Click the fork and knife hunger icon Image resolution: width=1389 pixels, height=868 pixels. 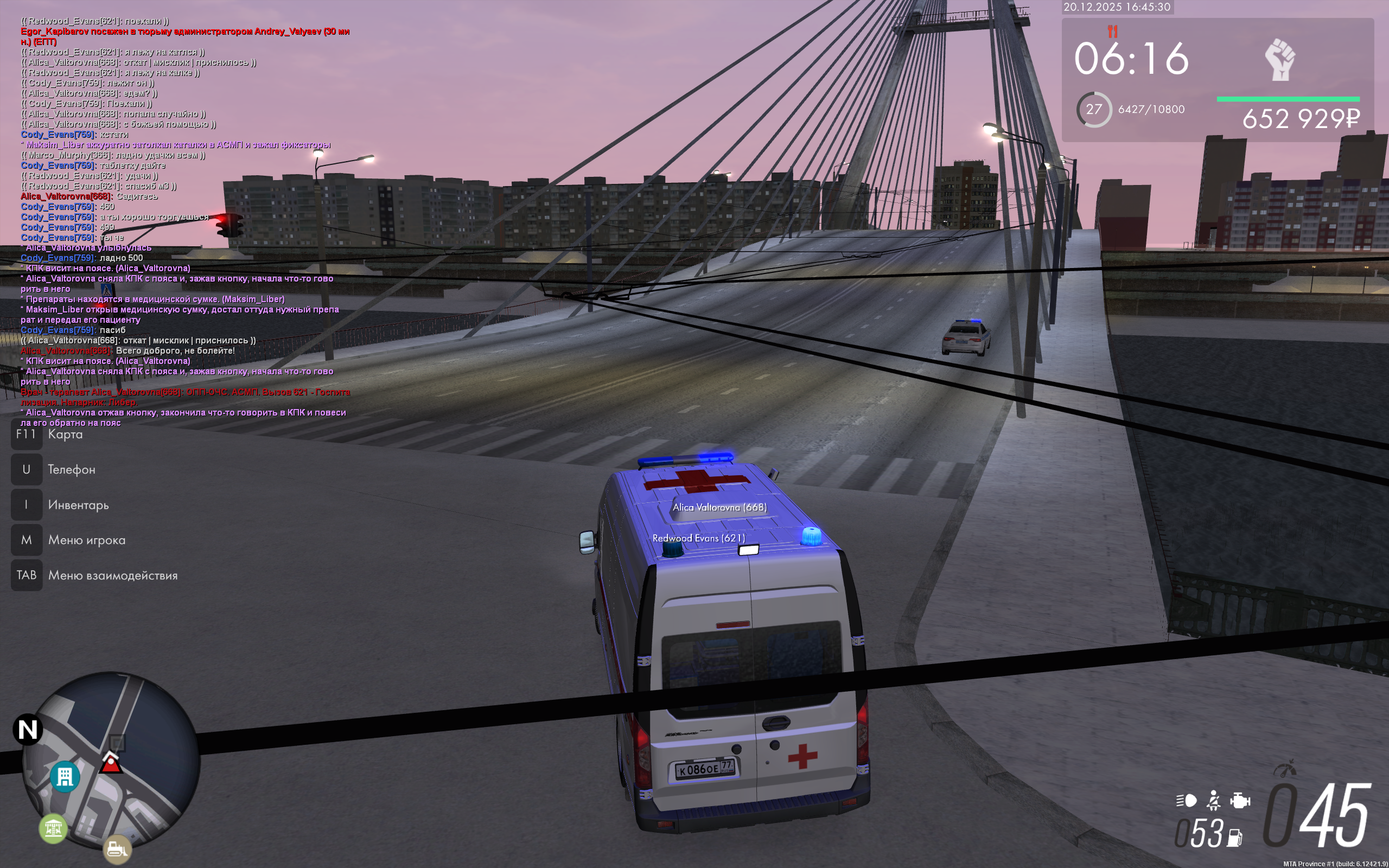pos(1112,31)
